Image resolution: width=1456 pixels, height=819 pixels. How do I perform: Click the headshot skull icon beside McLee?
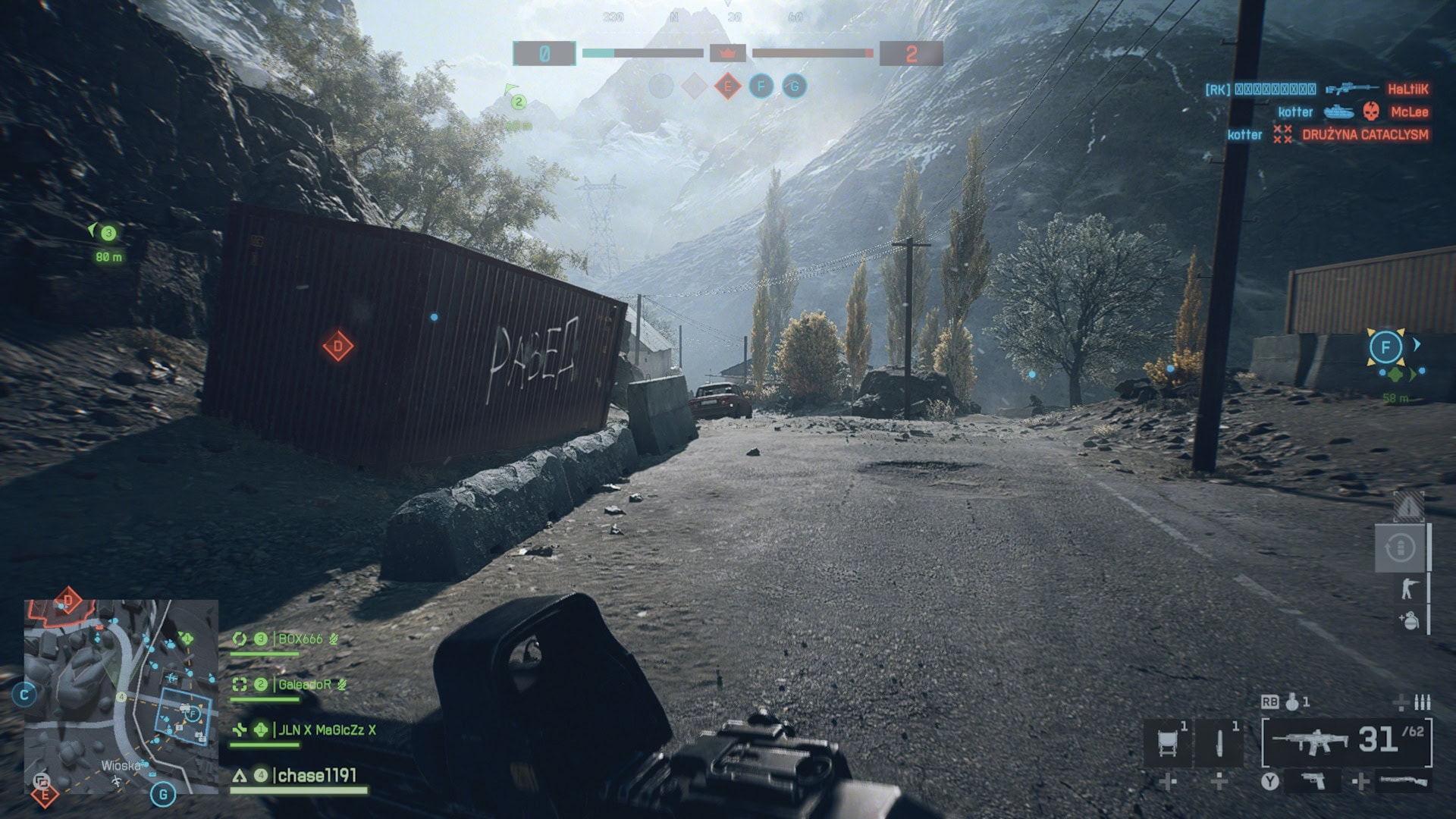[1370, 112]
